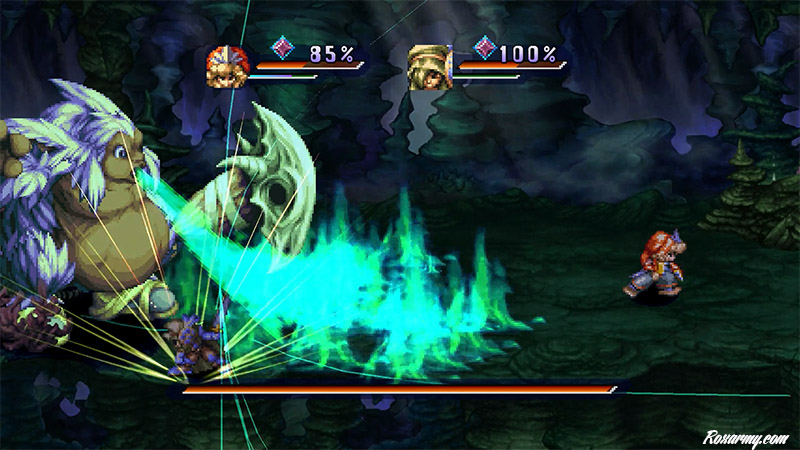Select the red-haired hero portrait
The height and width of the screenshot is (450, 800).
(227, 67)
